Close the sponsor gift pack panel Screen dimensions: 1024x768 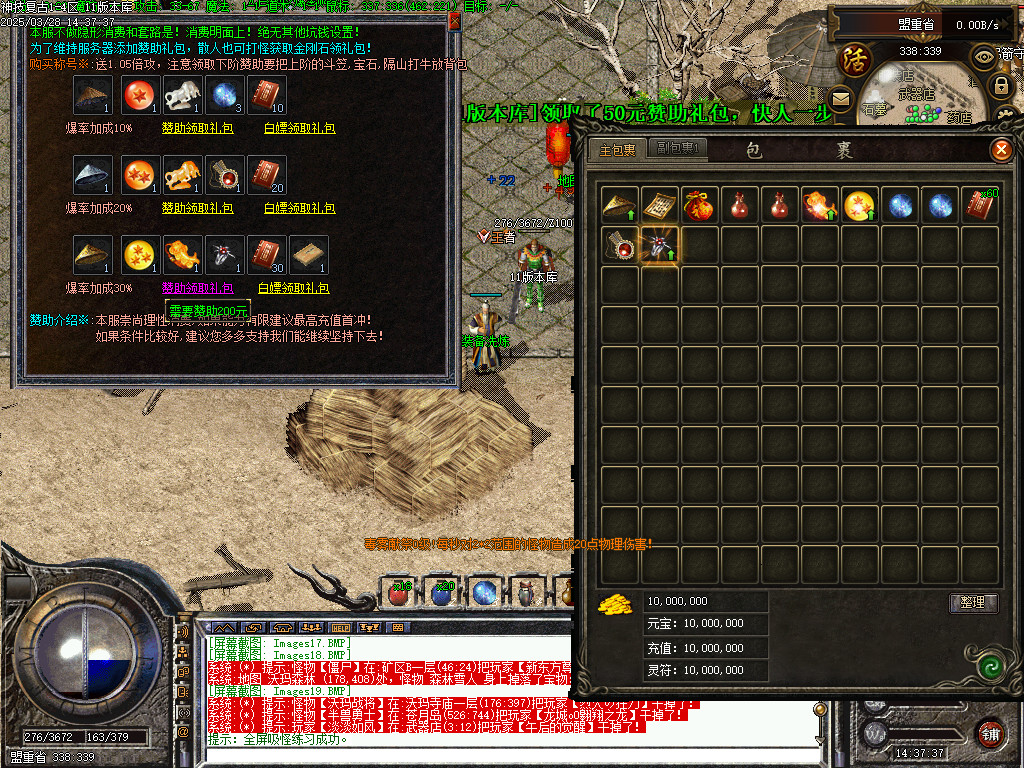click(455, 20)
